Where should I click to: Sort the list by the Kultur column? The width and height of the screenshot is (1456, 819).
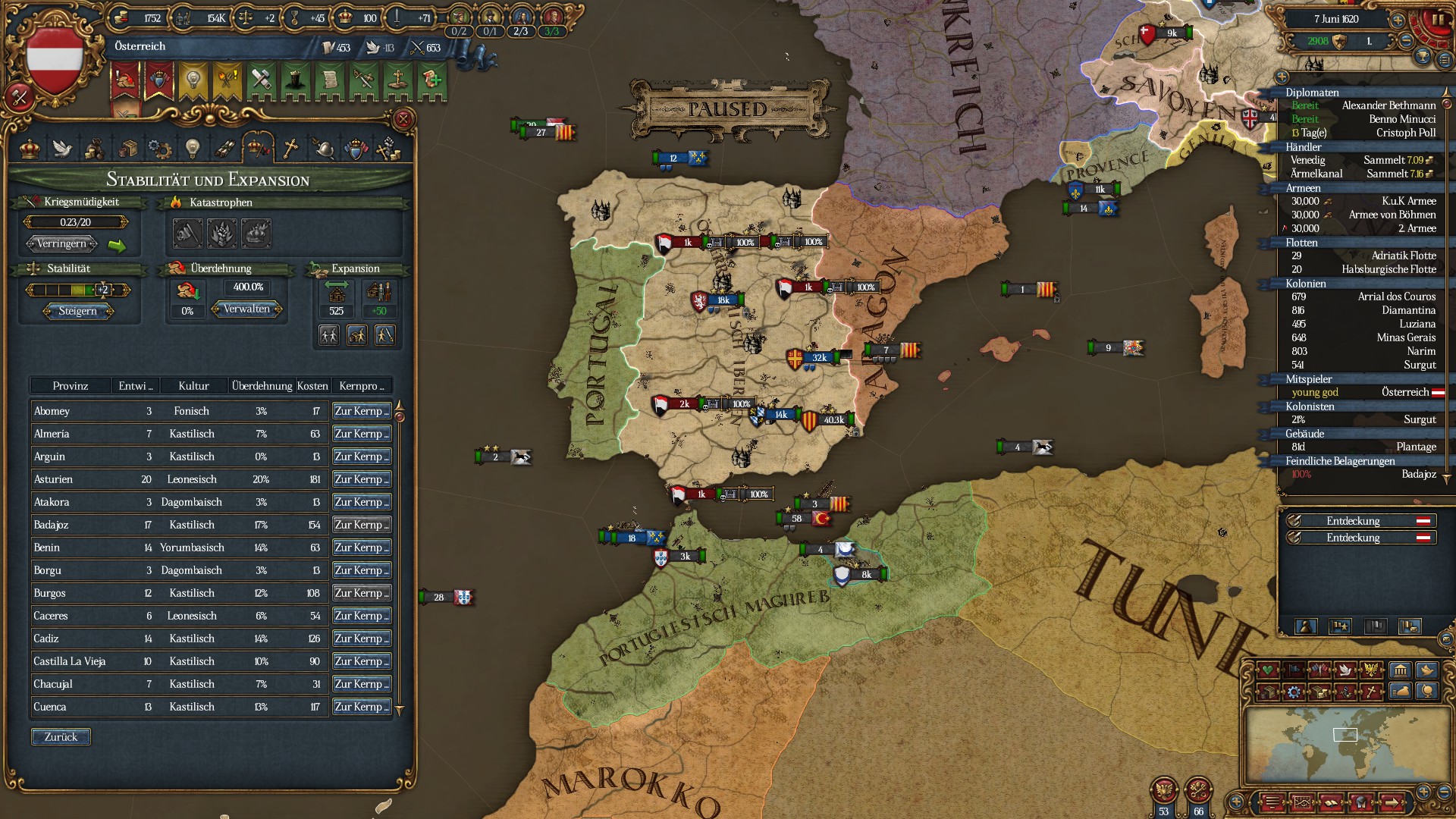[193, 386]
